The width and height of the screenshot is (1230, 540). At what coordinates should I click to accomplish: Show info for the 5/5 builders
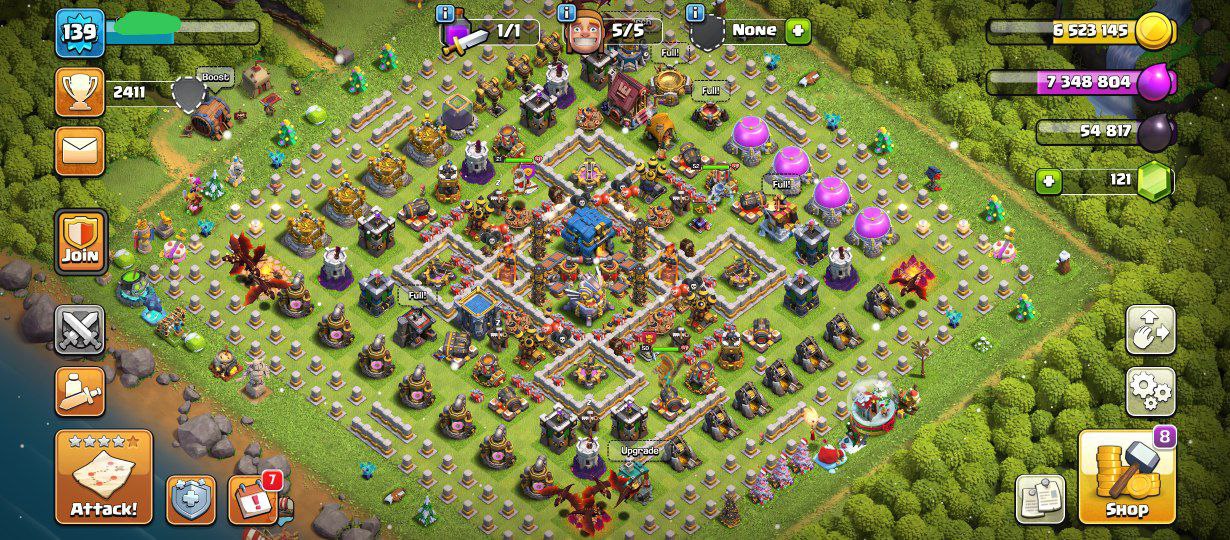tap(567, 13)
